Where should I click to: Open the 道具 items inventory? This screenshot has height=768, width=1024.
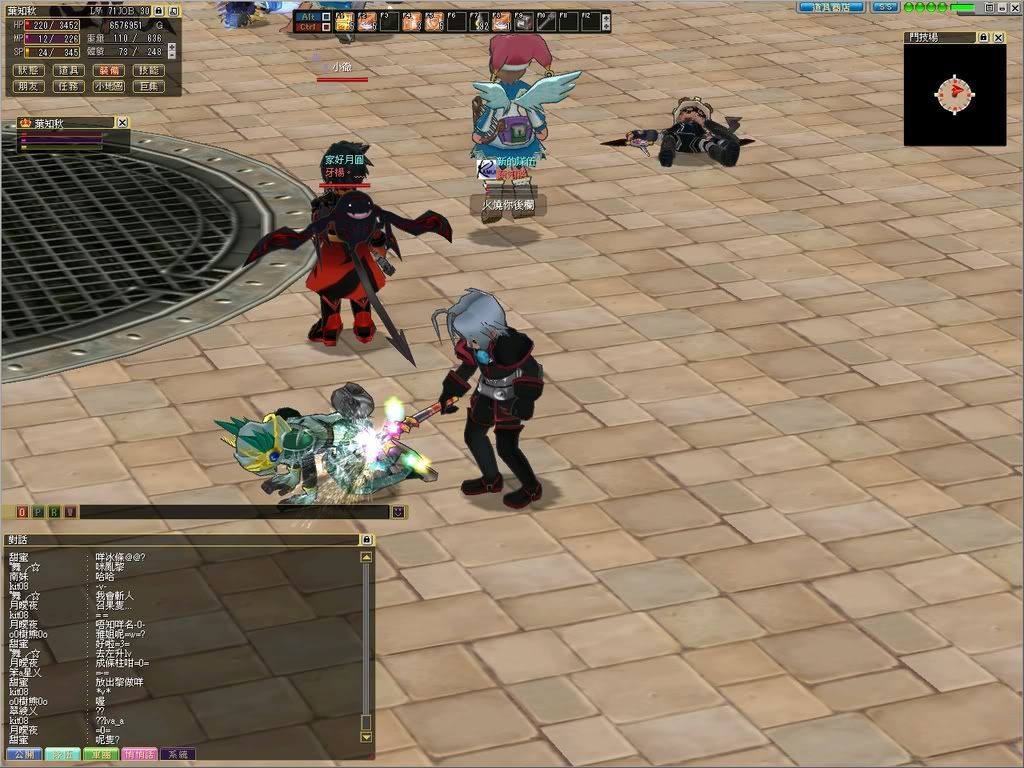click(x=68, y=71)
